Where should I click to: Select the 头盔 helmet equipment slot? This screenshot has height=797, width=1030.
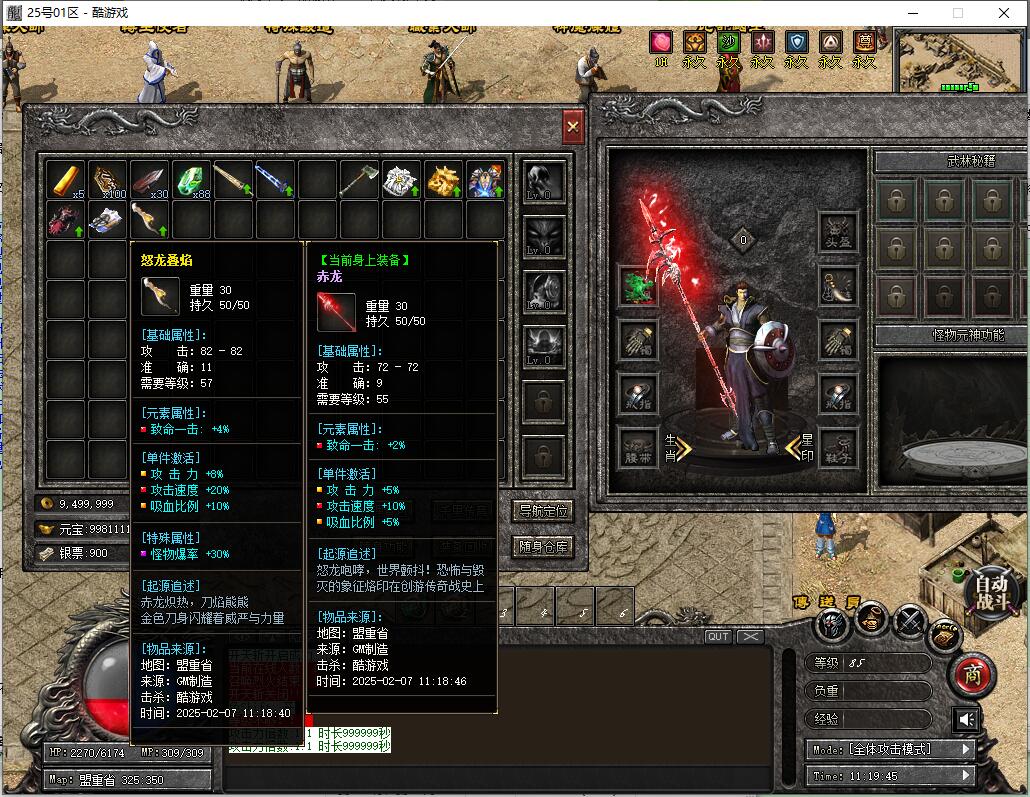click(838, 231)
